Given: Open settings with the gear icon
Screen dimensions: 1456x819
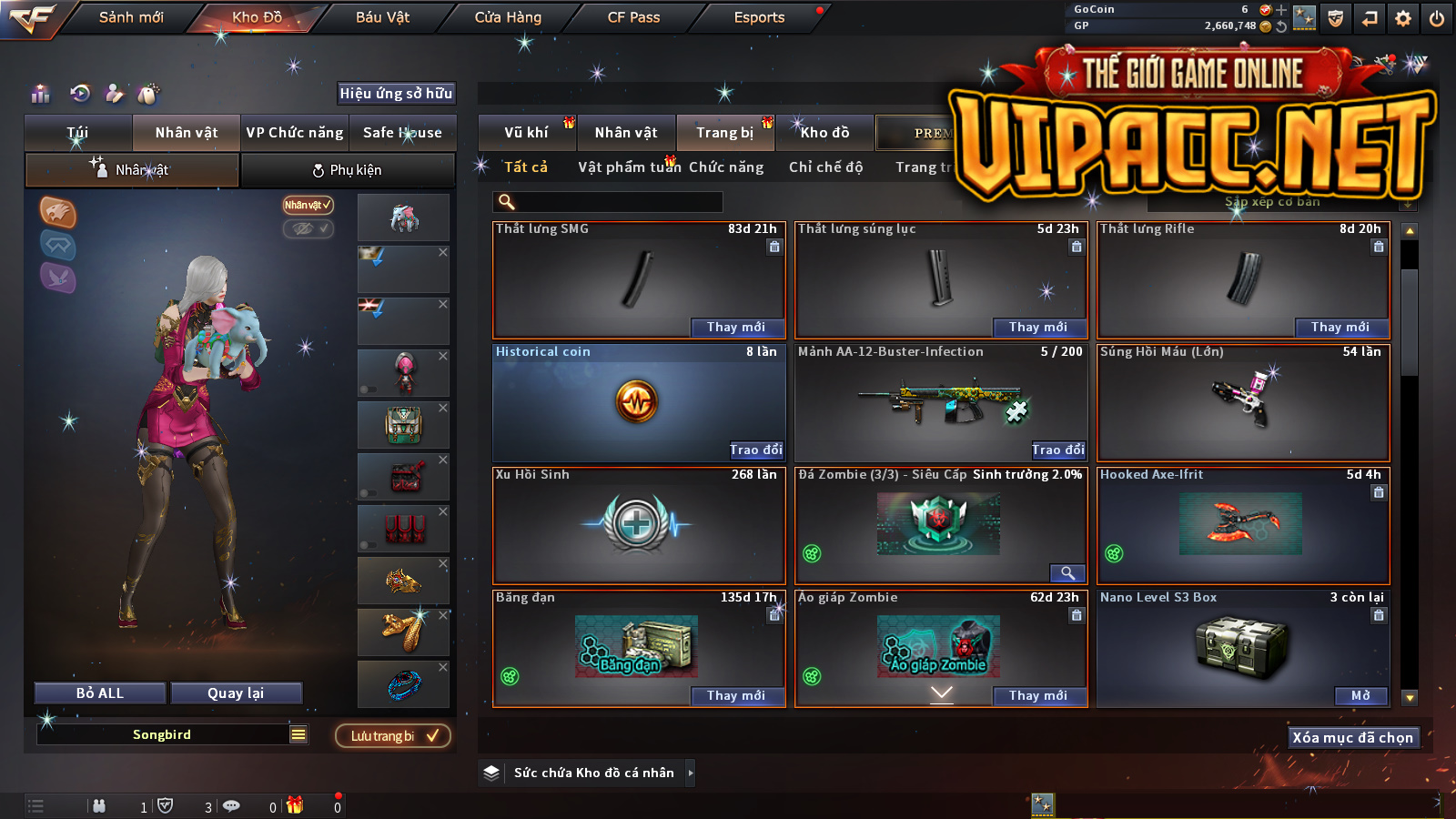Looking at the screenshot, I should [x=1403, y=18].
